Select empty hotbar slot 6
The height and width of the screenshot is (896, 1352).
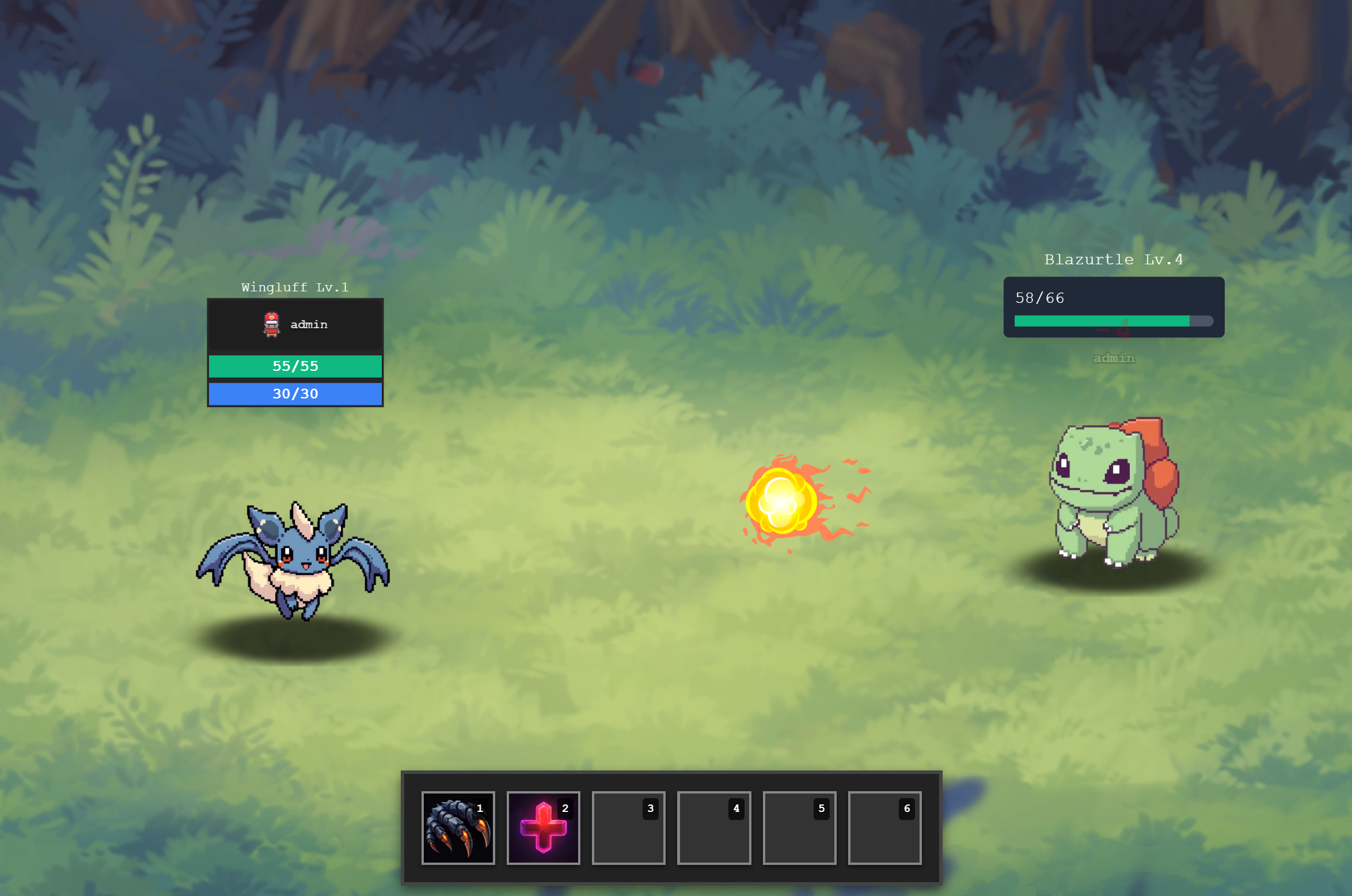click(884, 827)
